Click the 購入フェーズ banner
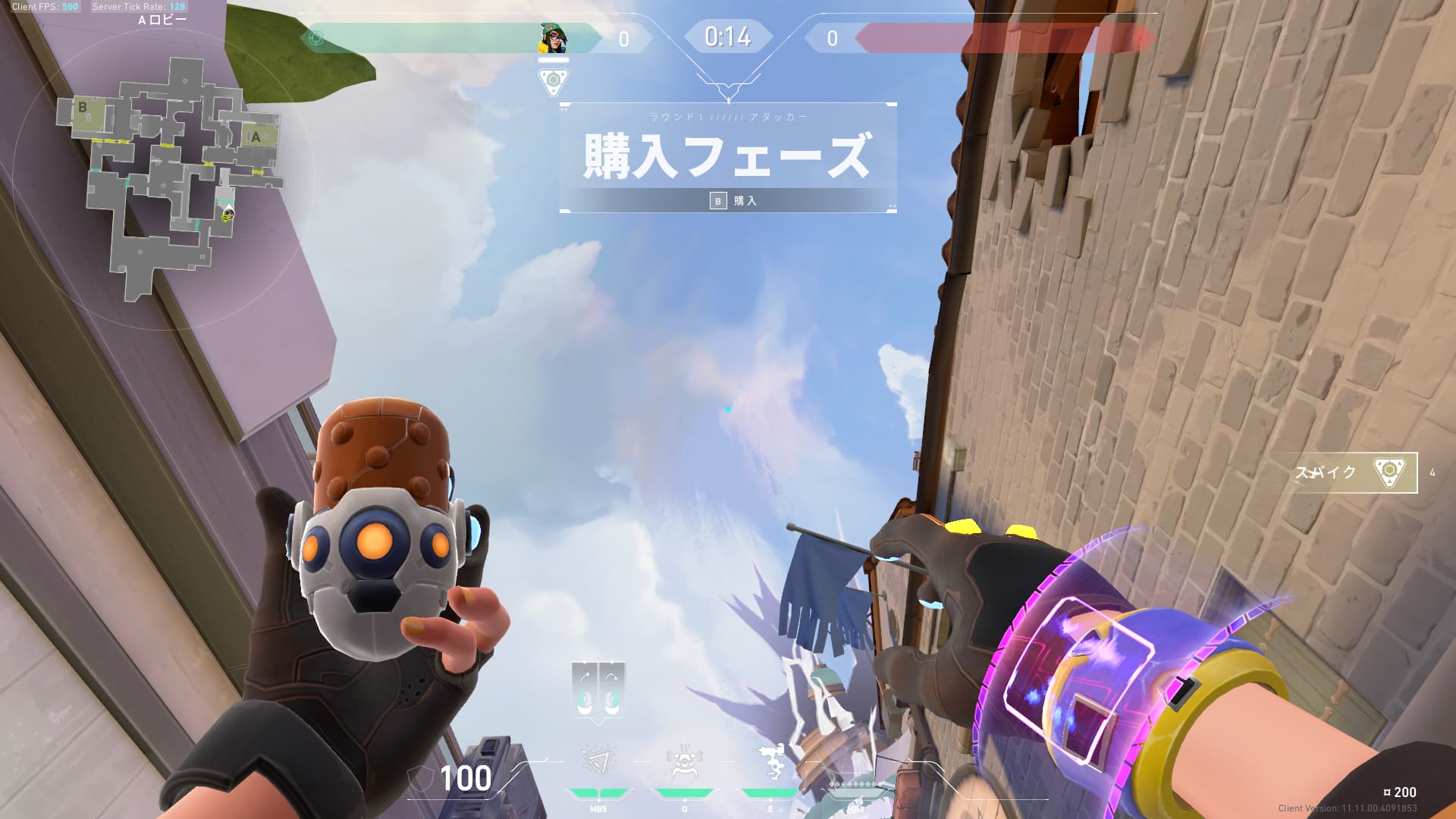Screen dimensions: 1456x819 [728, 155]
